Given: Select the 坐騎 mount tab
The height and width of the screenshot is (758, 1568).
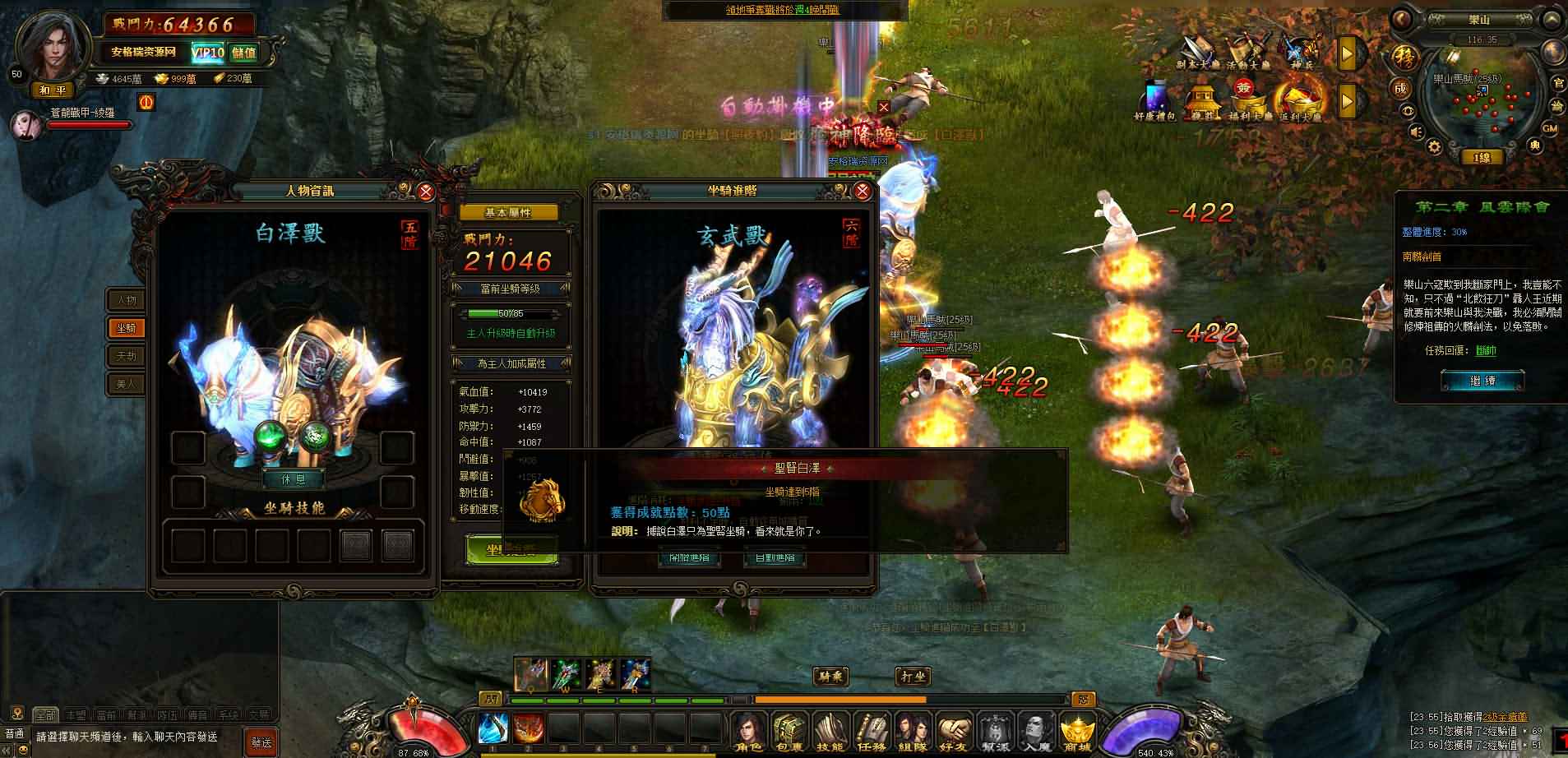Looking at the screenshot, I should point(126,328).
